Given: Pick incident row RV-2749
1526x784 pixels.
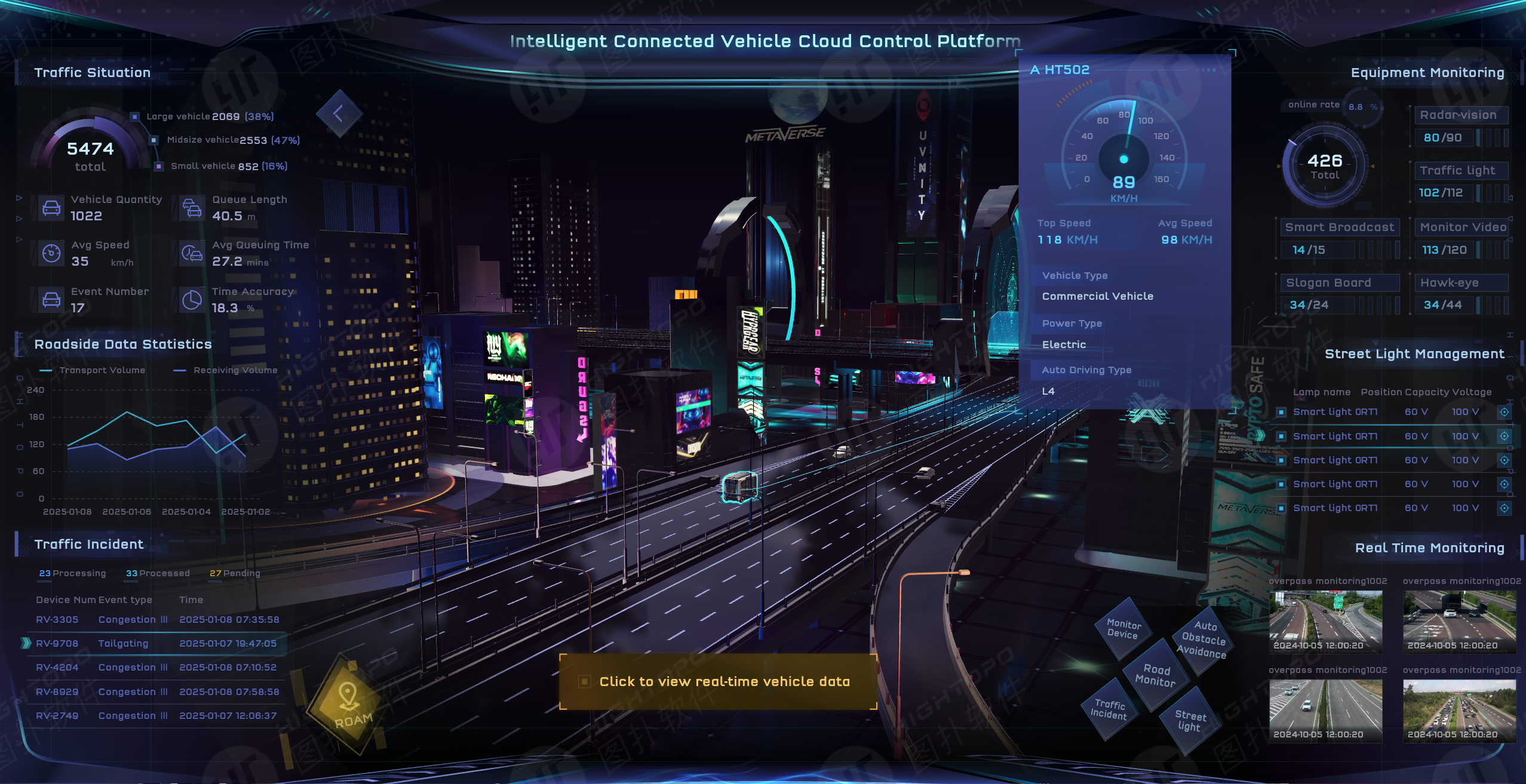Looking at the screenshot, I should coord(156,716).
